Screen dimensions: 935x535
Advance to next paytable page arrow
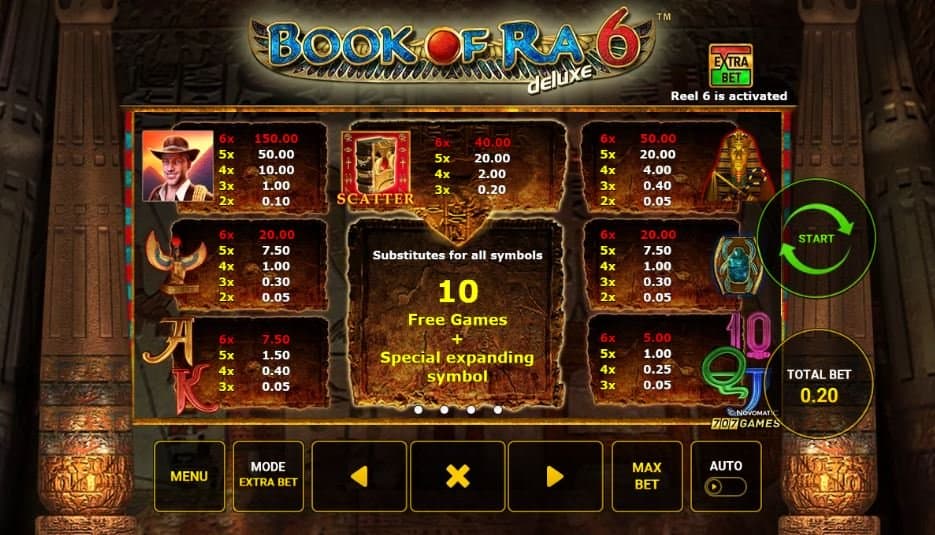click(555, 476)
